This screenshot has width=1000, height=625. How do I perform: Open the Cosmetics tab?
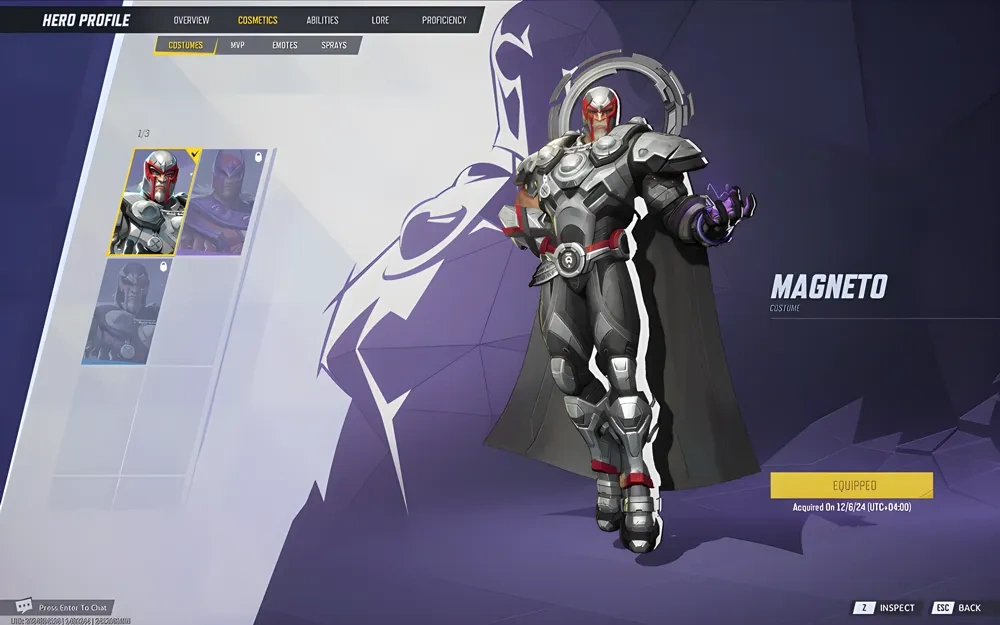point(258,20)
